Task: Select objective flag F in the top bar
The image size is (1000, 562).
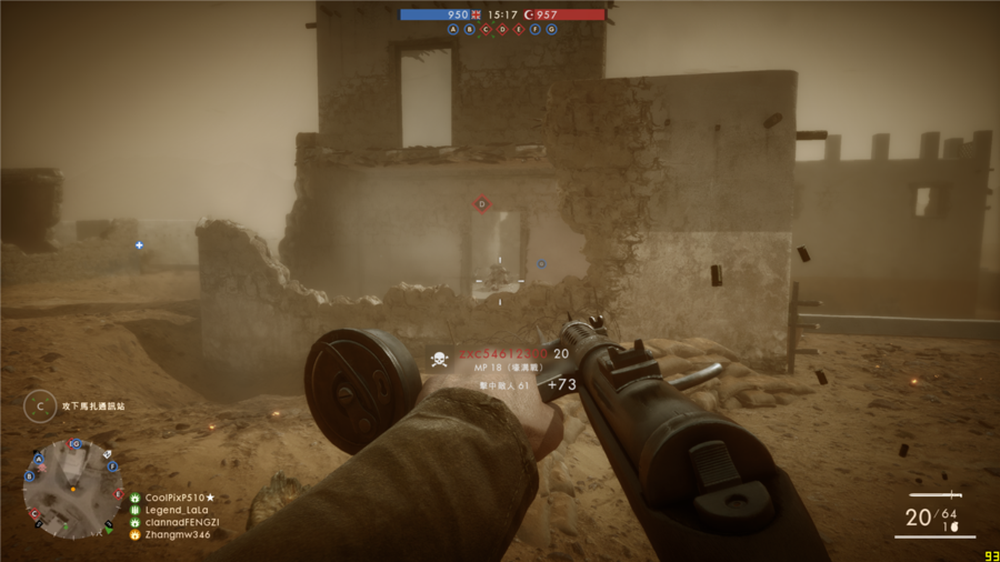Action: tap(535, 30)
